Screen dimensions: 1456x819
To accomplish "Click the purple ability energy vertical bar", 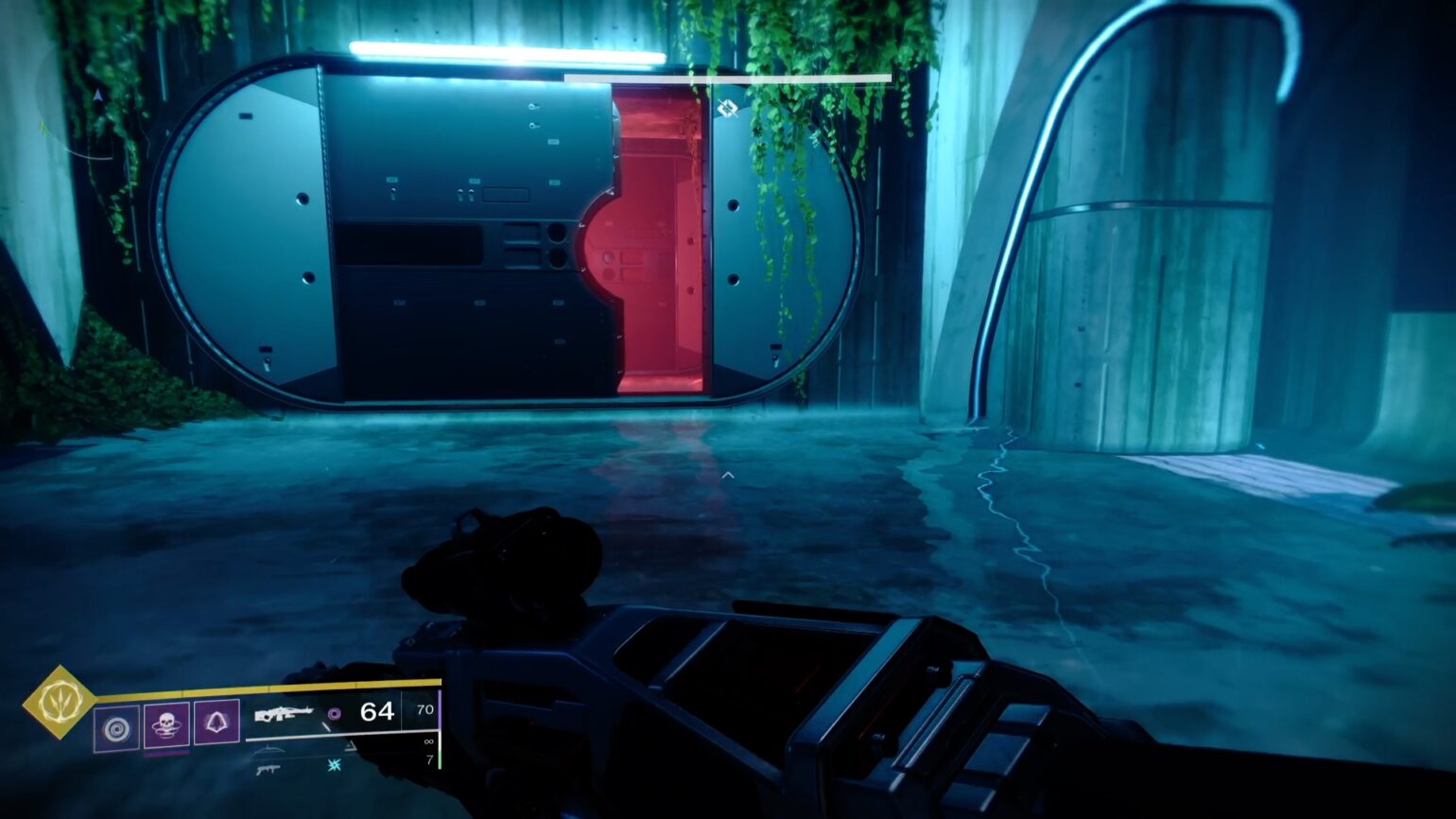I will [442, 709].
